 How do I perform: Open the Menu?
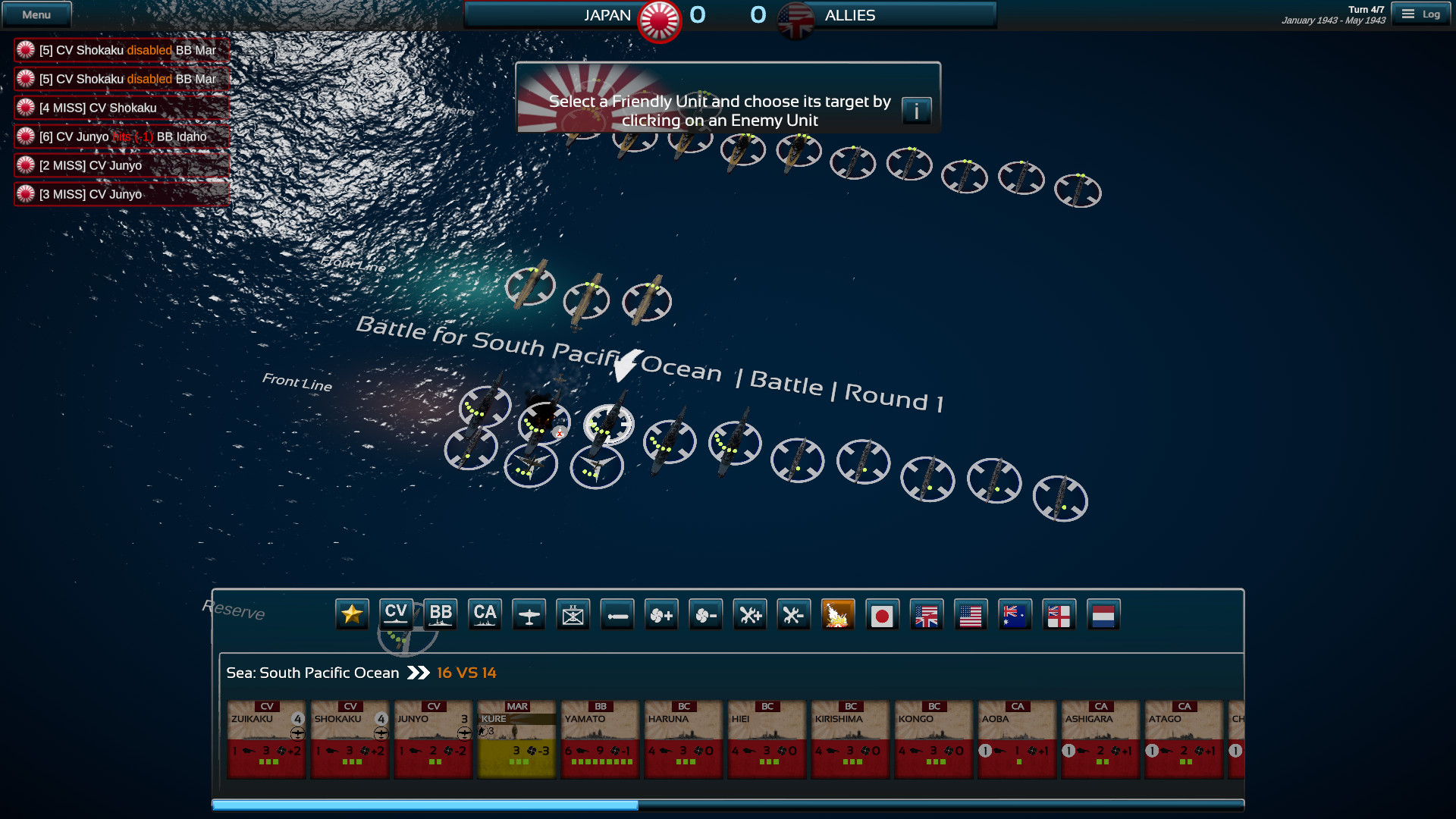coord(36,14)
